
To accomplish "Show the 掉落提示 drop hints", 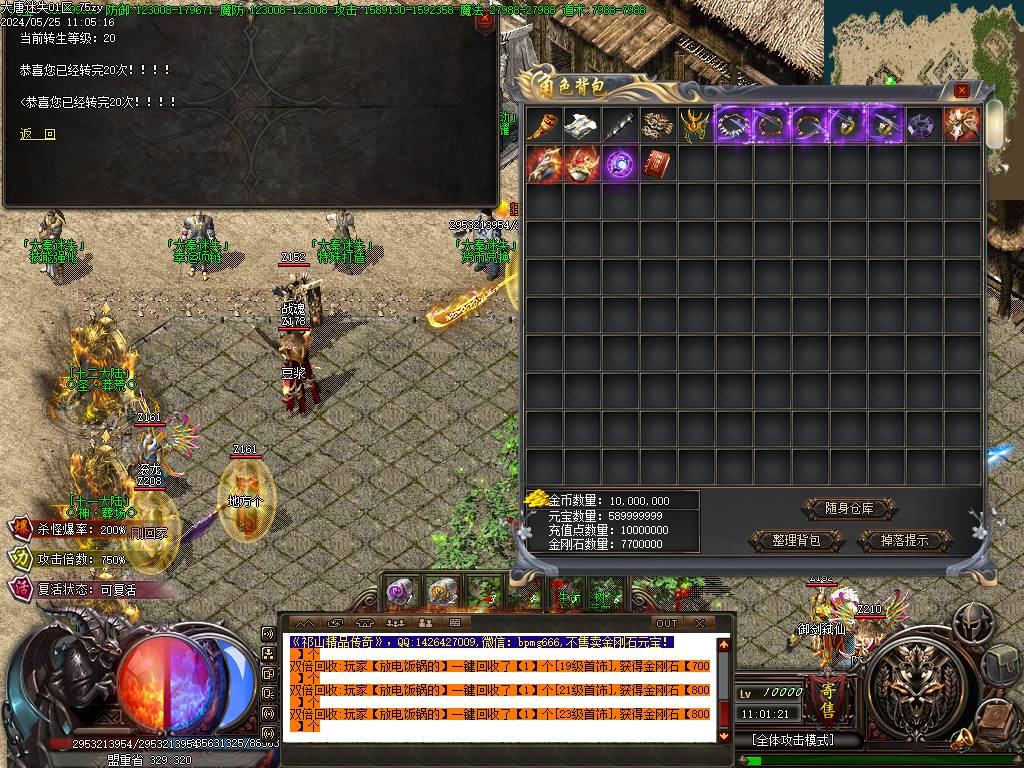I will (904, 540).
